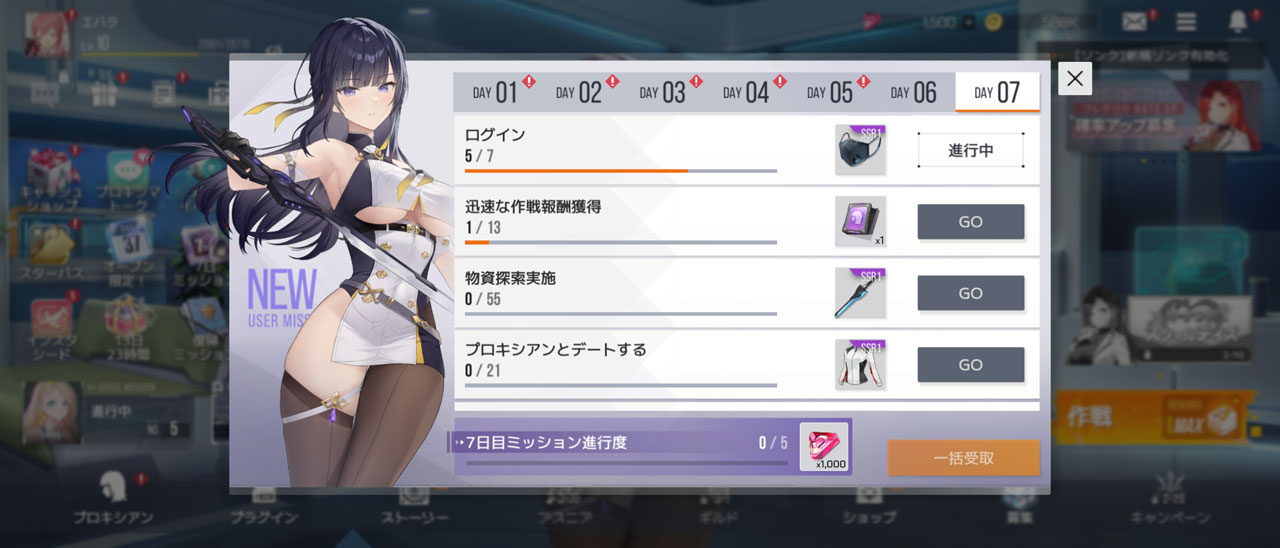The width and height of the screenshot is (1280, 548).
Task: Inspect the pink gem x1,000 reward
Action: pyautogui.click(x=824, y=446)
